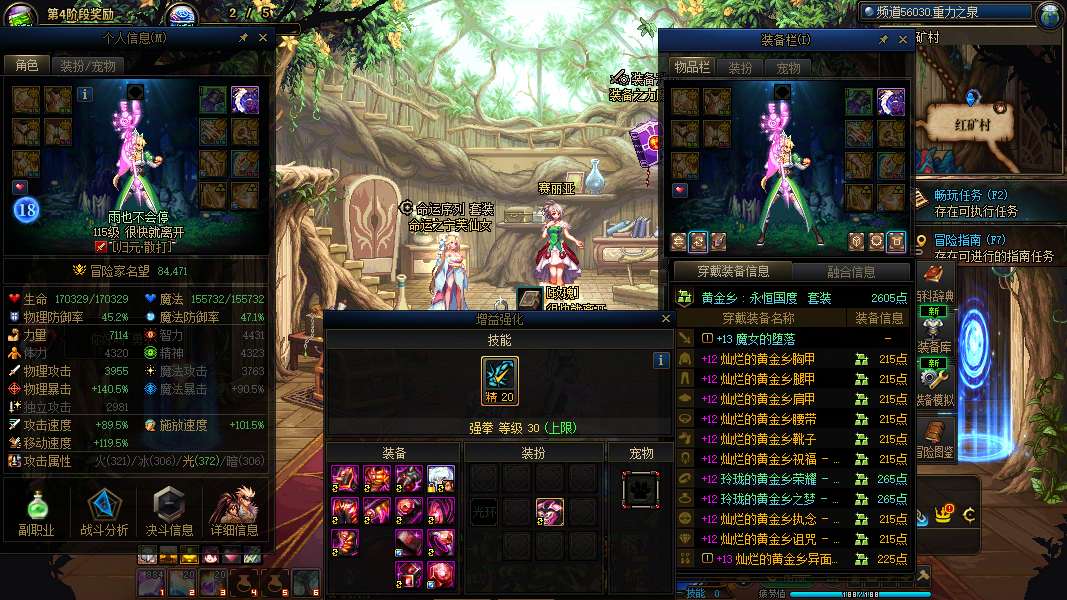Open the 副职业 sub-profession panel

[x=36, y=512]
